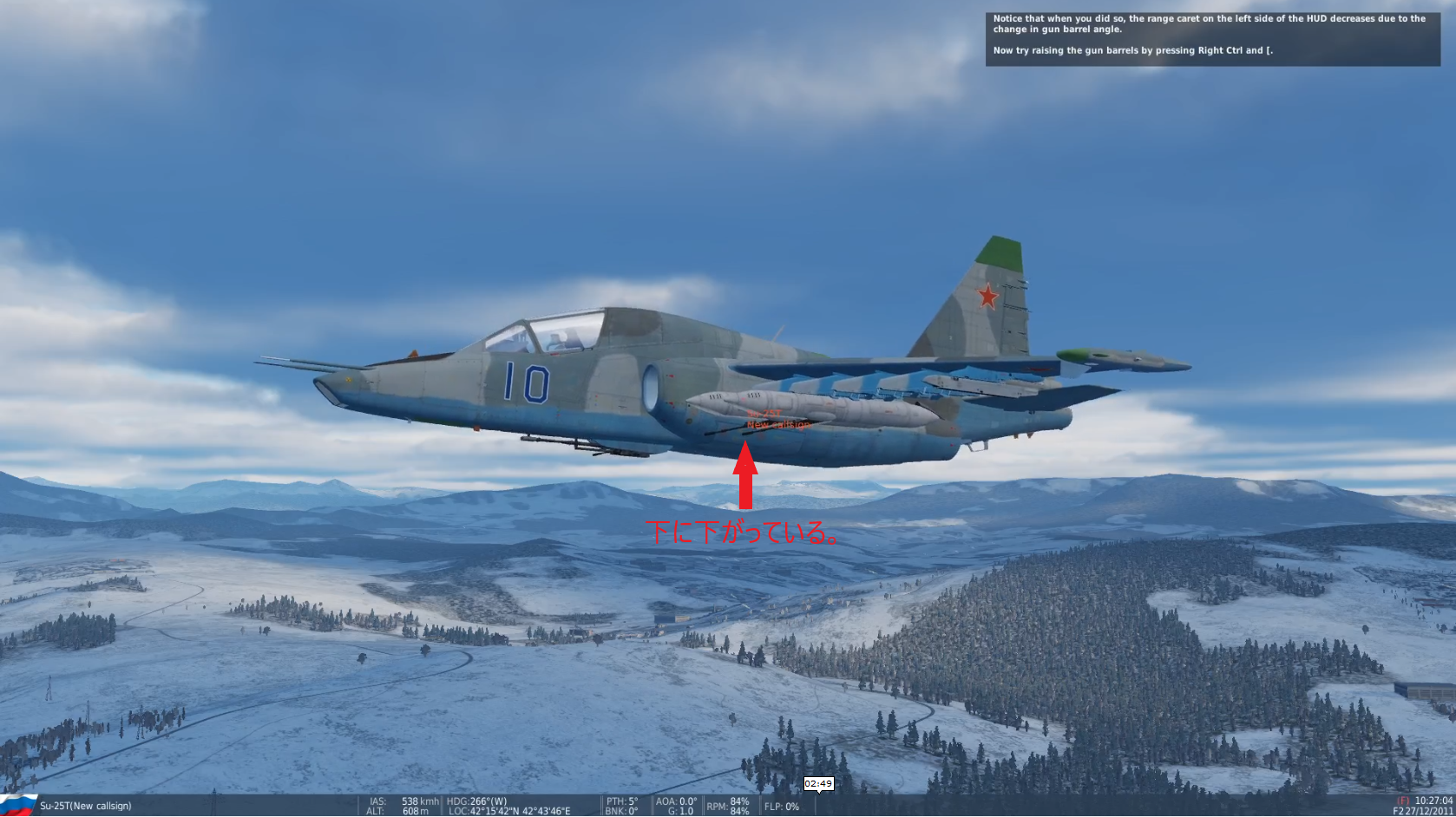The height and width of the screenshot is (817, 1456).
Task: Click the F2 27/12/2011 date label
Action: click(x=1425, y=811)
